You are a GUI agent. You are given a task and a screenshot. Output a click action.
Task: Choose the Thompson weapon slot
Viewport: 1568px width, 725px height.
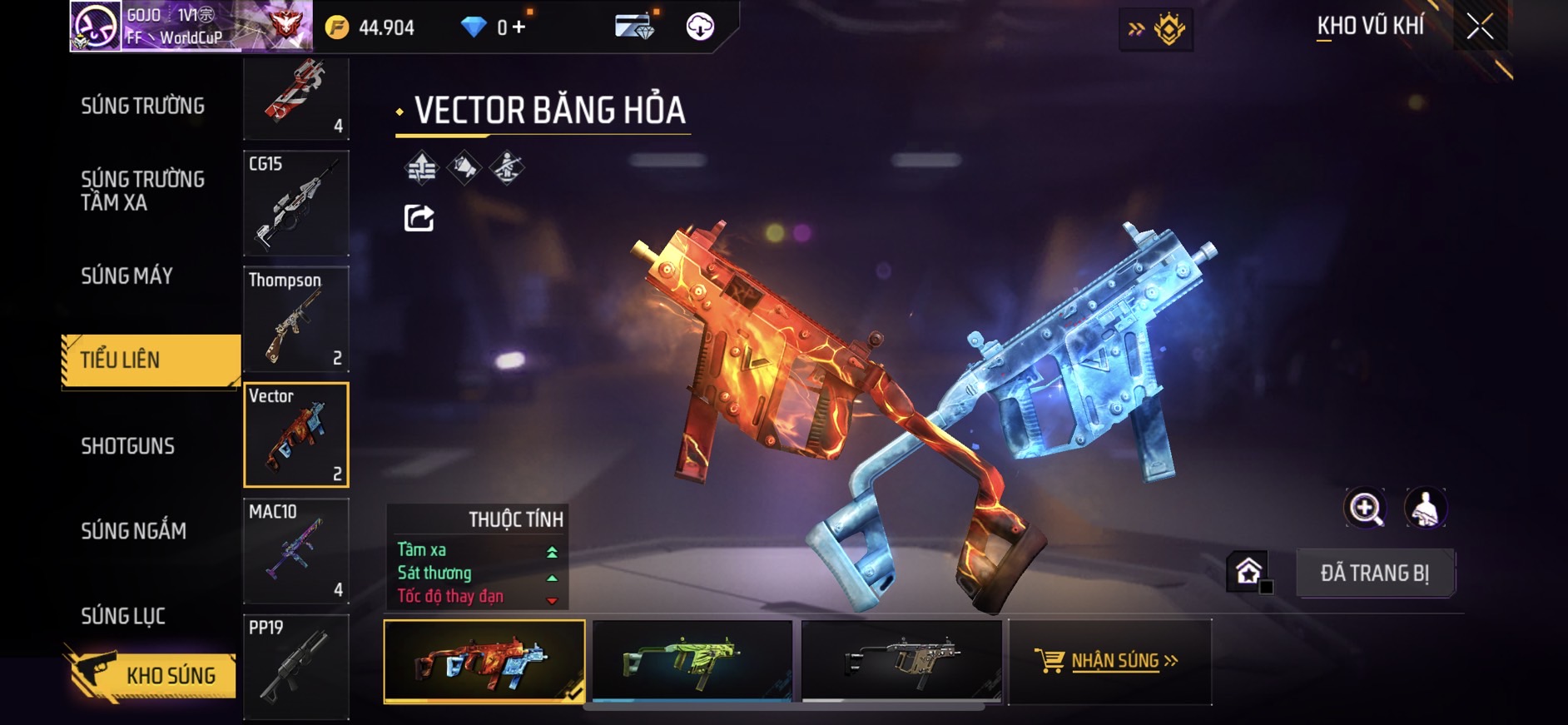[296, 319]
